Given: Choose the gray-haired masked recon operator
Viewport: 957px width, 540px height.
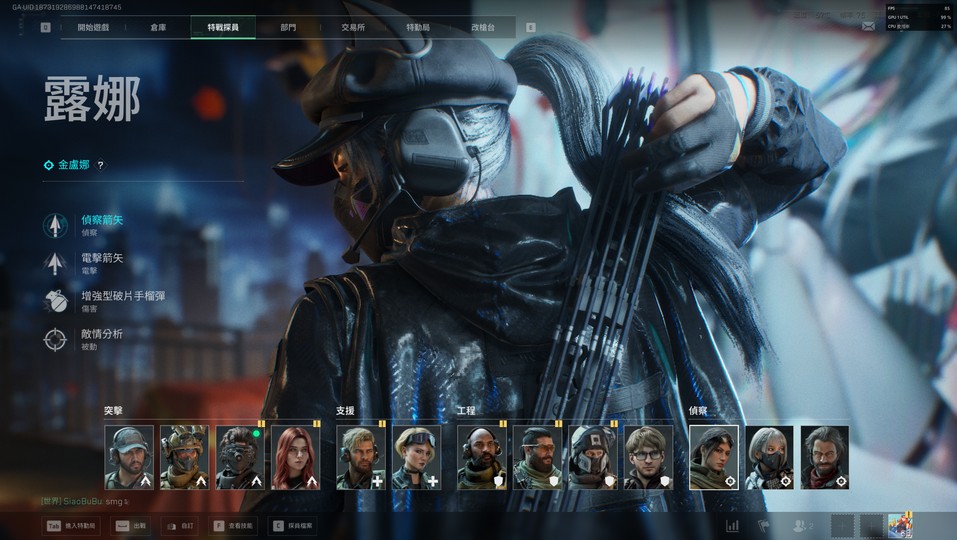Looking at the screenshot, I should pos(769,457).
